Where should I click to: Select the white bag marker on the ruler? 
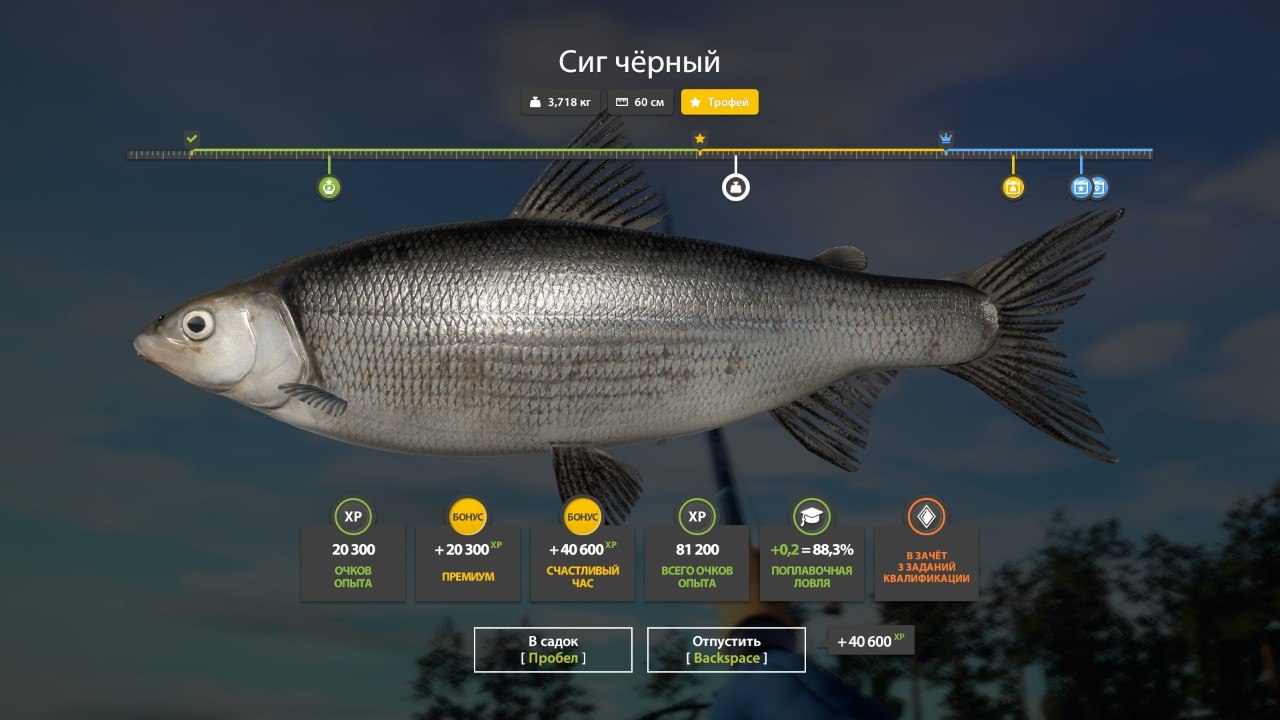tap(735, 186)
